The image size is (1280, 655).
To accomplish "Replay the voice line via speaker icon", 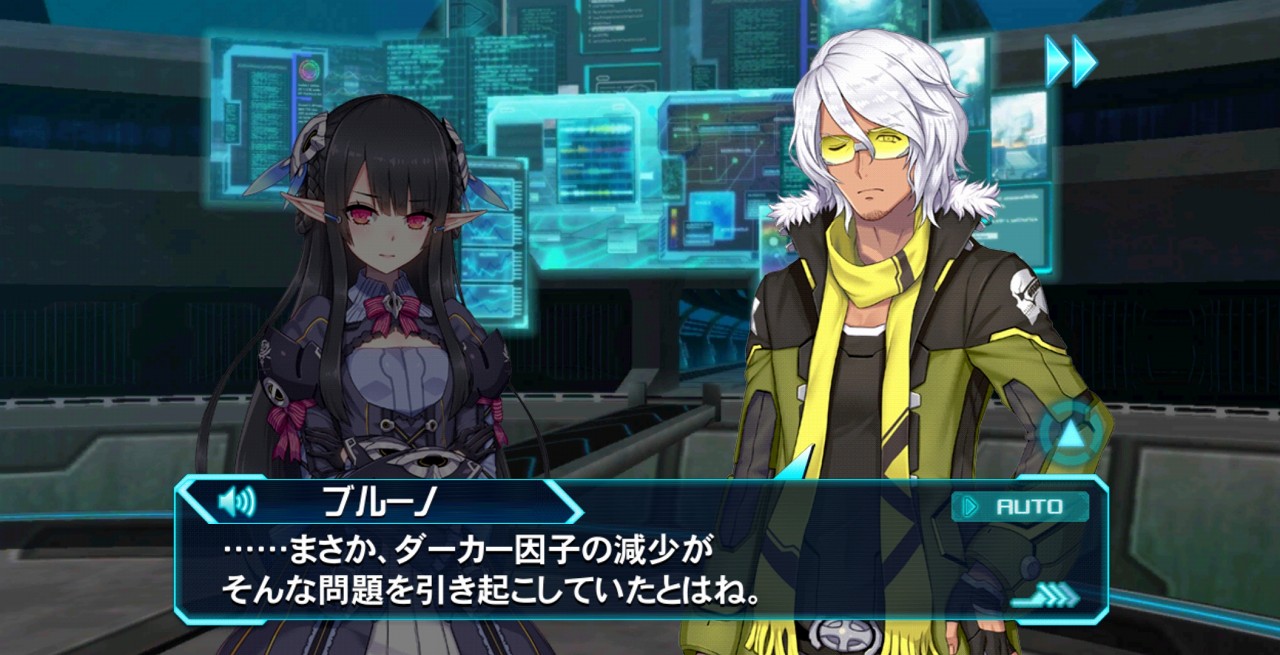I will [236, 500].
